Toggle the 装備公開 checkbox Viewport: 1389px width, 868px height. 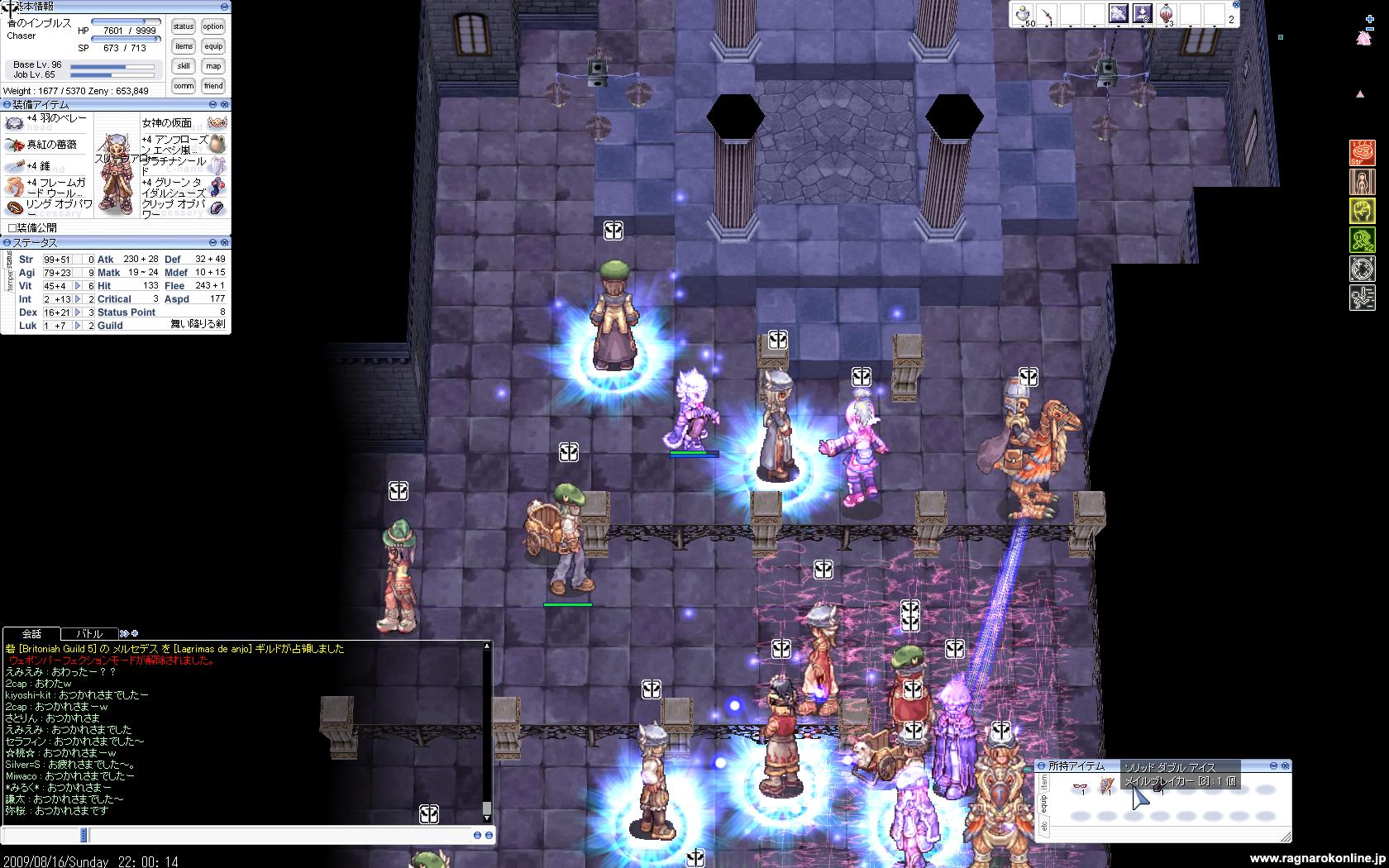click(12, 228)
